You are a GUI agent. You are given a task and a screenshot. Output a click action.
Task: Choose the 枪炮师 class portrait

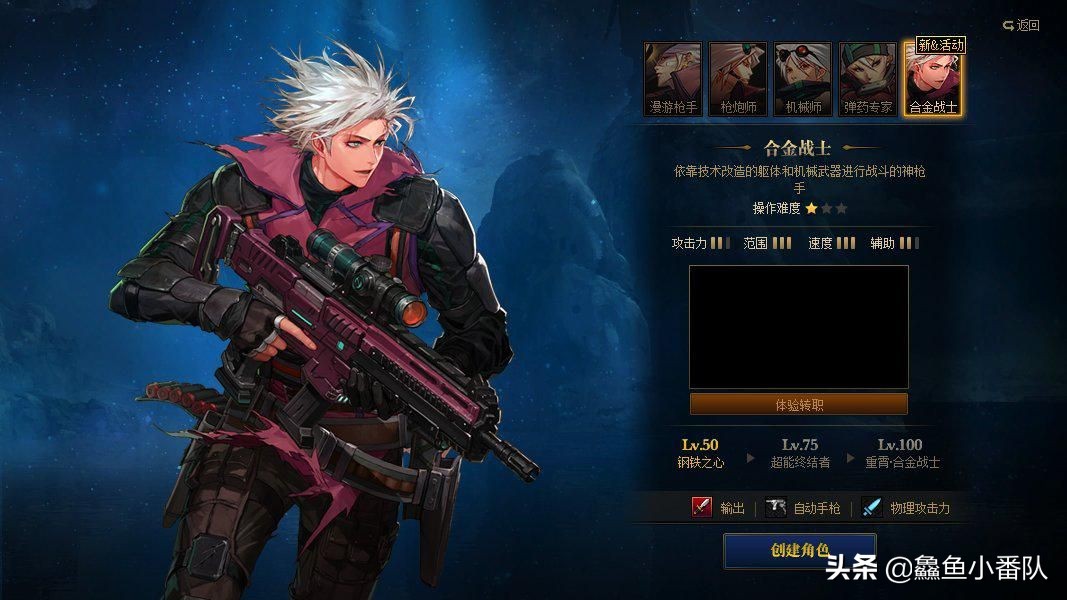point(738,78)
